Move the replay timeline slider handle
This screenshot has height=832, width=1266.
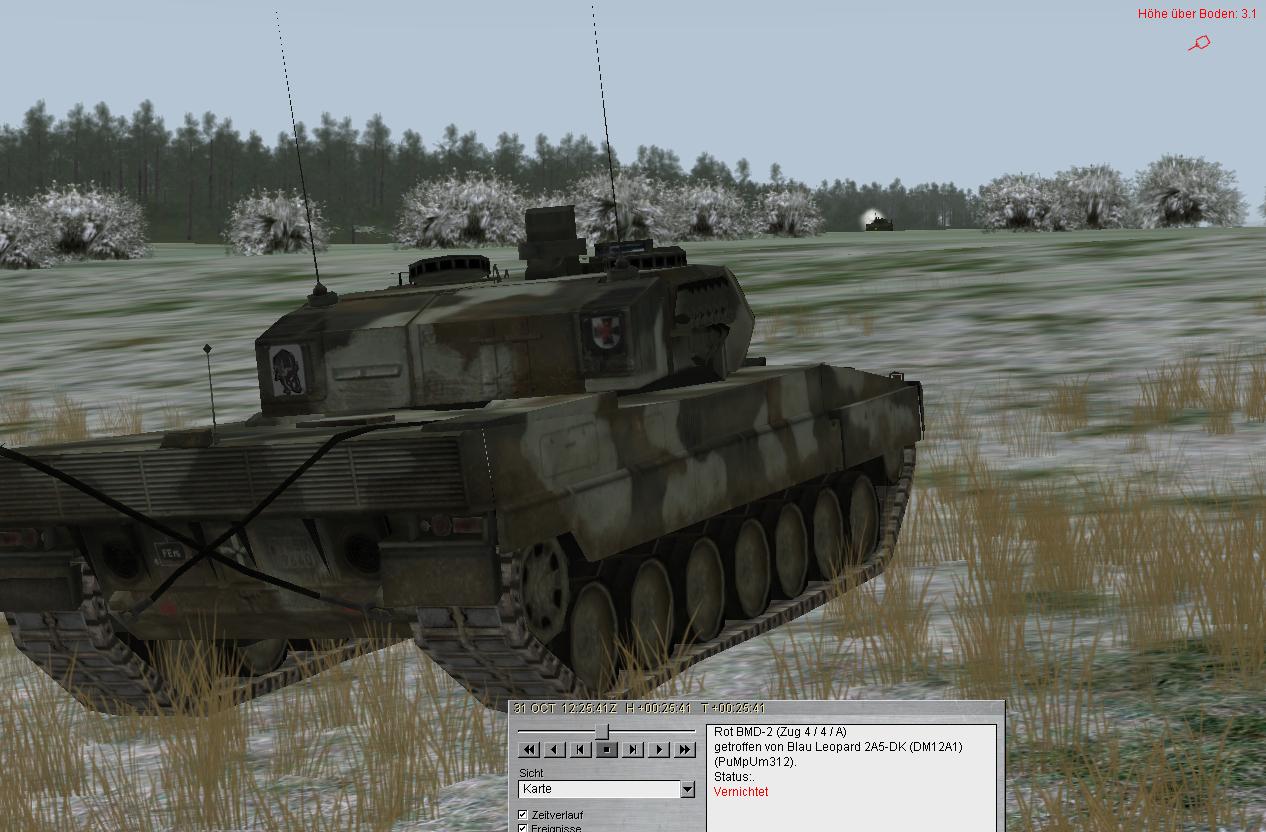point(603,732)
